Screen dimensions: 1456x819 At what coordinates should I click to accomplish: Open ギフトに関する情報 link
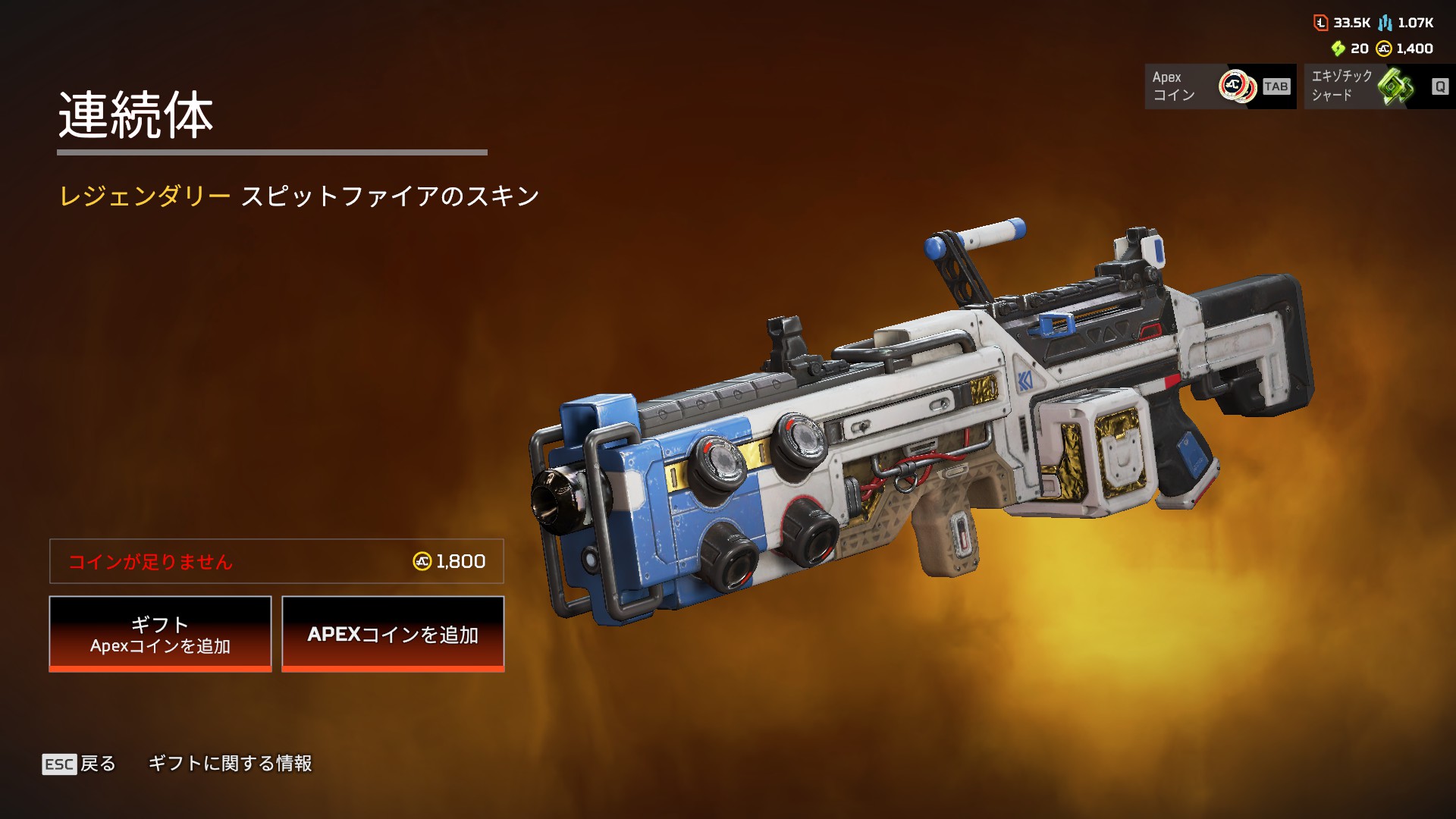click(x=230, y=764)
